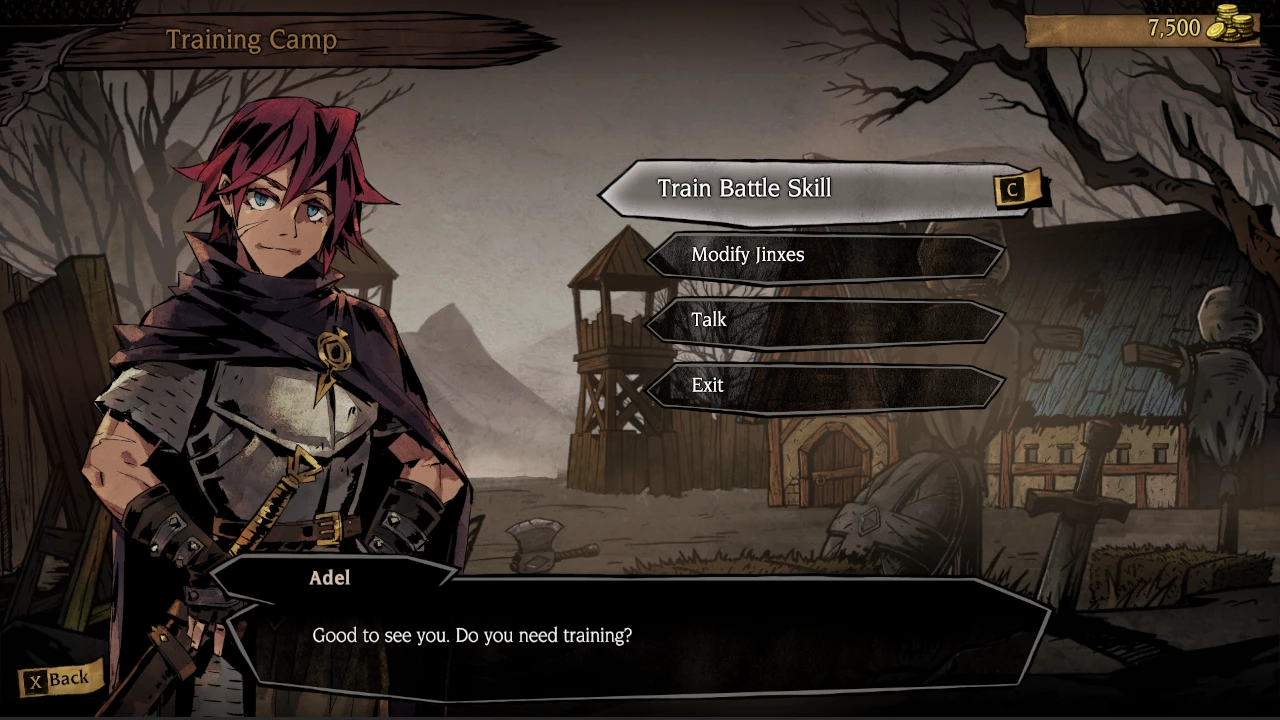Exit the Training Camp menu
Viewport: 1280px width, 720px height.
click(825, 385)
